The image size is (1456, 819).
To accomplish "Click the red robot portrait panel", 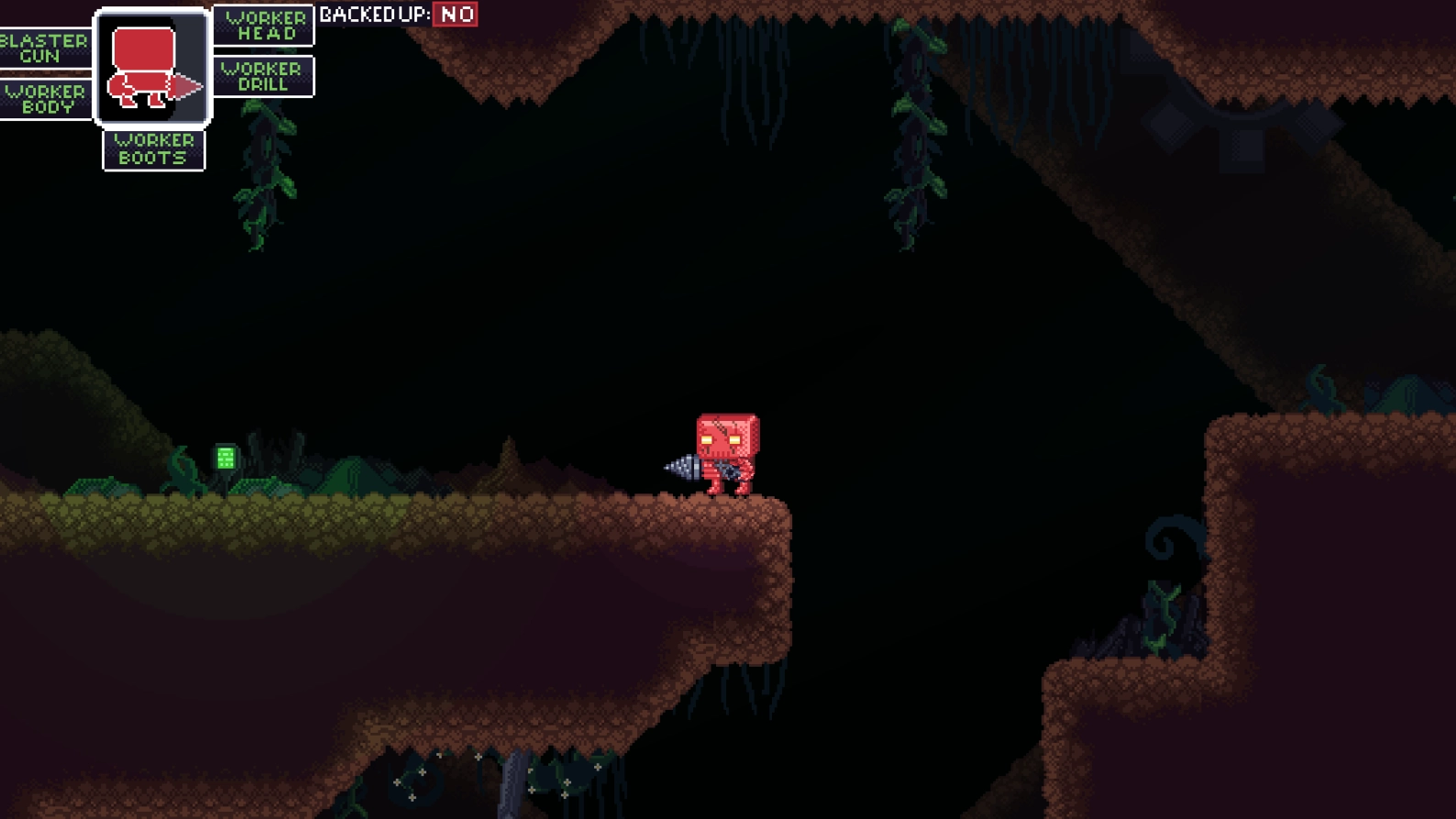I will click(153, 68).
